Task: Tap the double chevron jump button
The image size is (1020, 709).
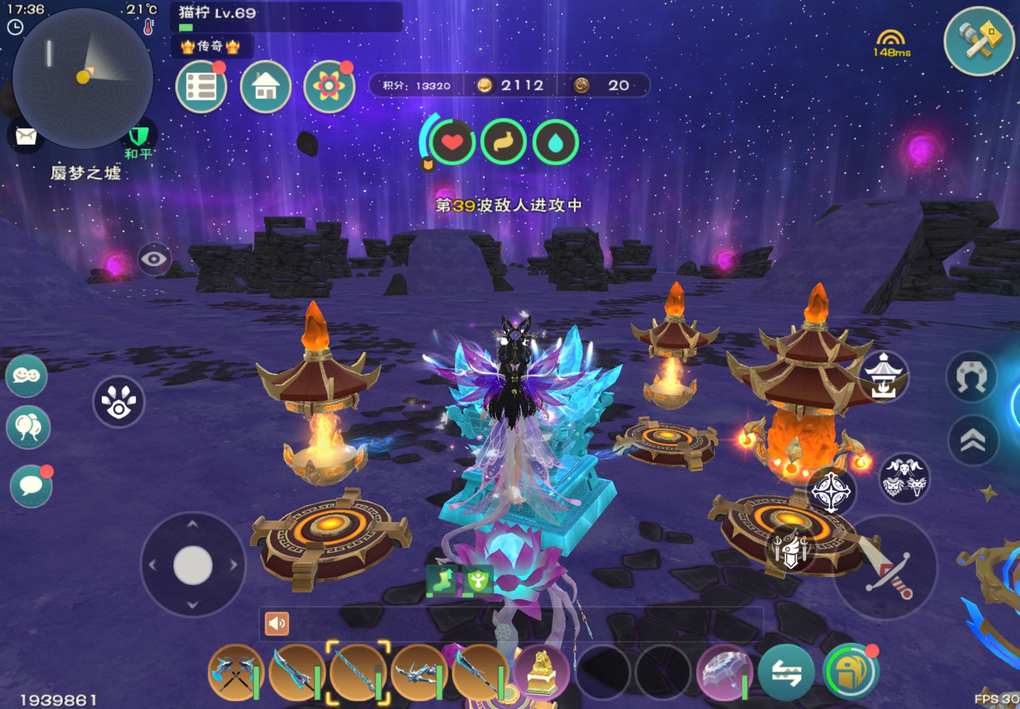Action: click(x=972, y=439)
